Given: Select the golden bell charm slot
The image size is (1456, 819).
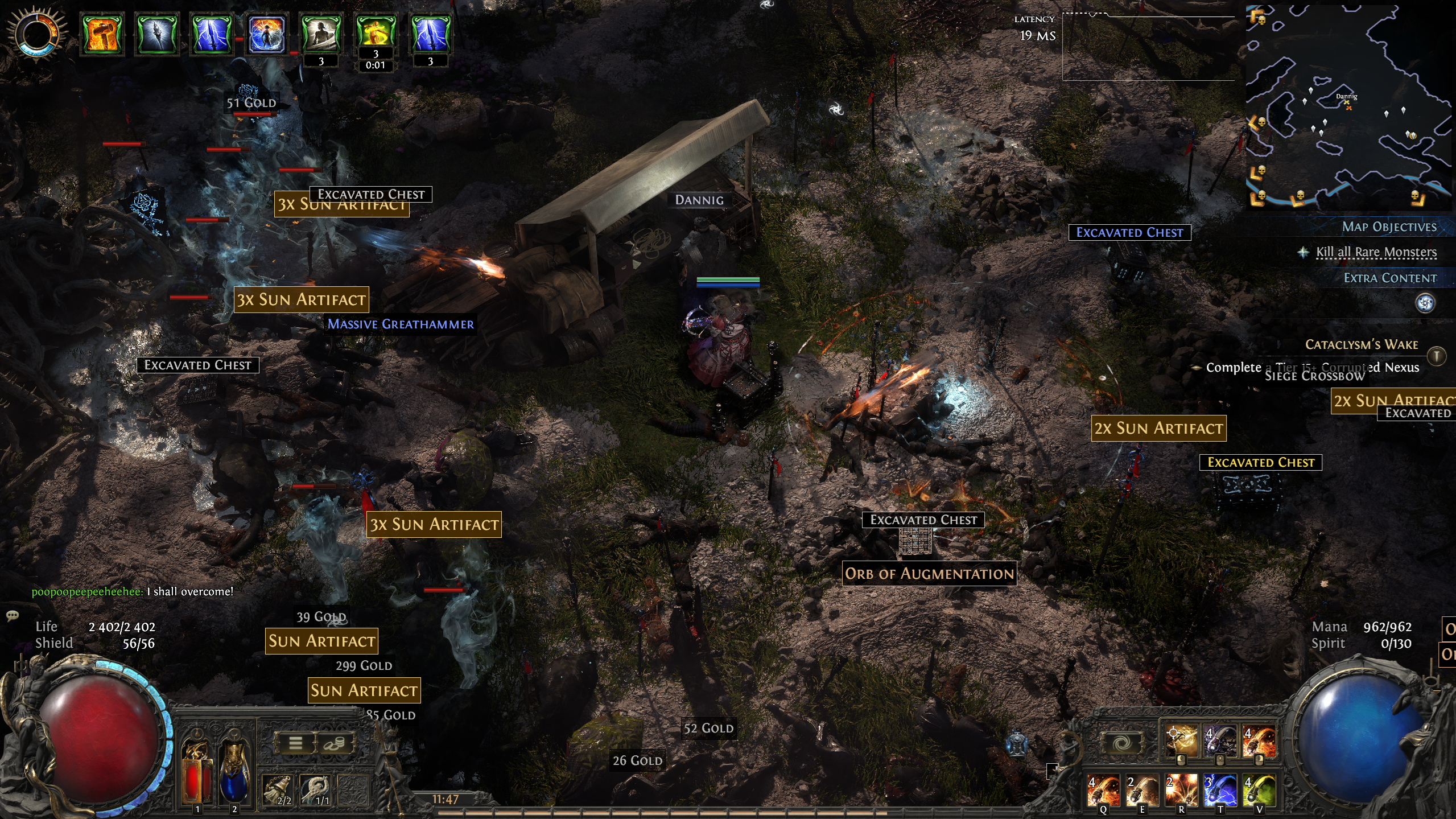Looking at the screenshot, I should [279, 790].
